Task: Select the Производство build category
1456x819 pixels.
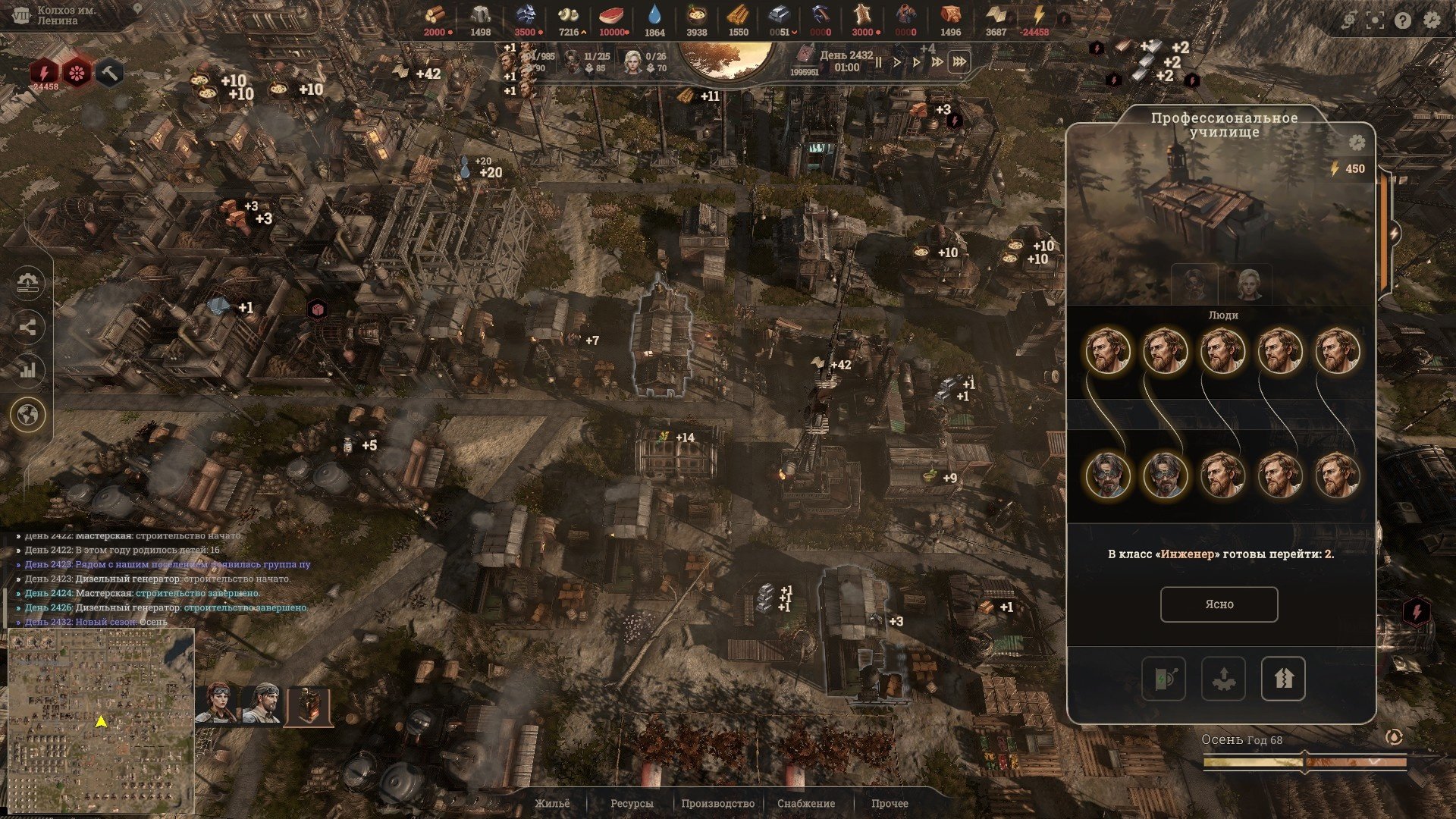Action: coord(717,803)
